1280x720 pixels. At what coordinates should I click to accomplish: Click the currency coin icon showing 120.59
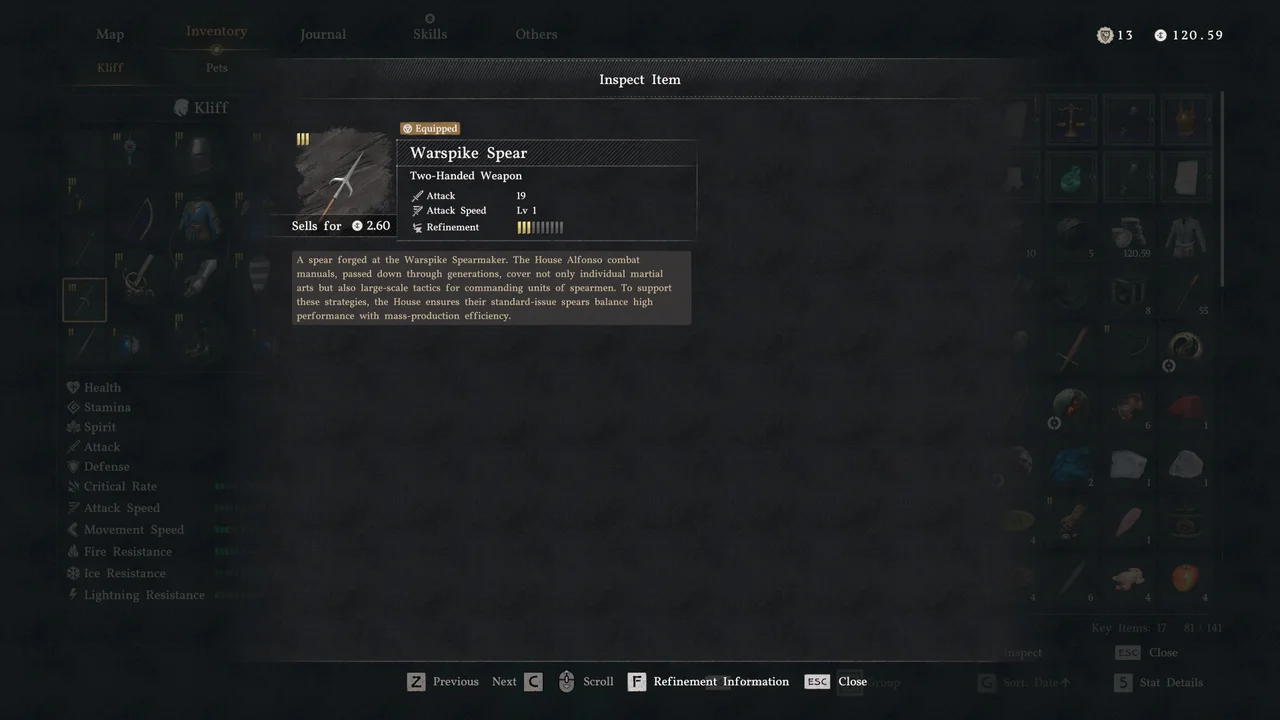point(1160,34)
